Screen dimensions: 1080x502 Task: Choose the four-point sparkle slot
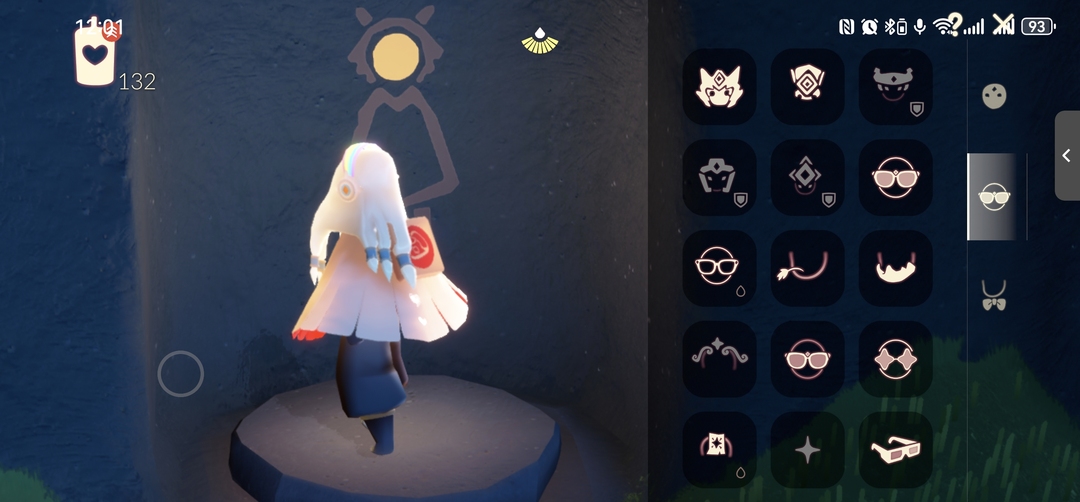click(x=807, y=449)
